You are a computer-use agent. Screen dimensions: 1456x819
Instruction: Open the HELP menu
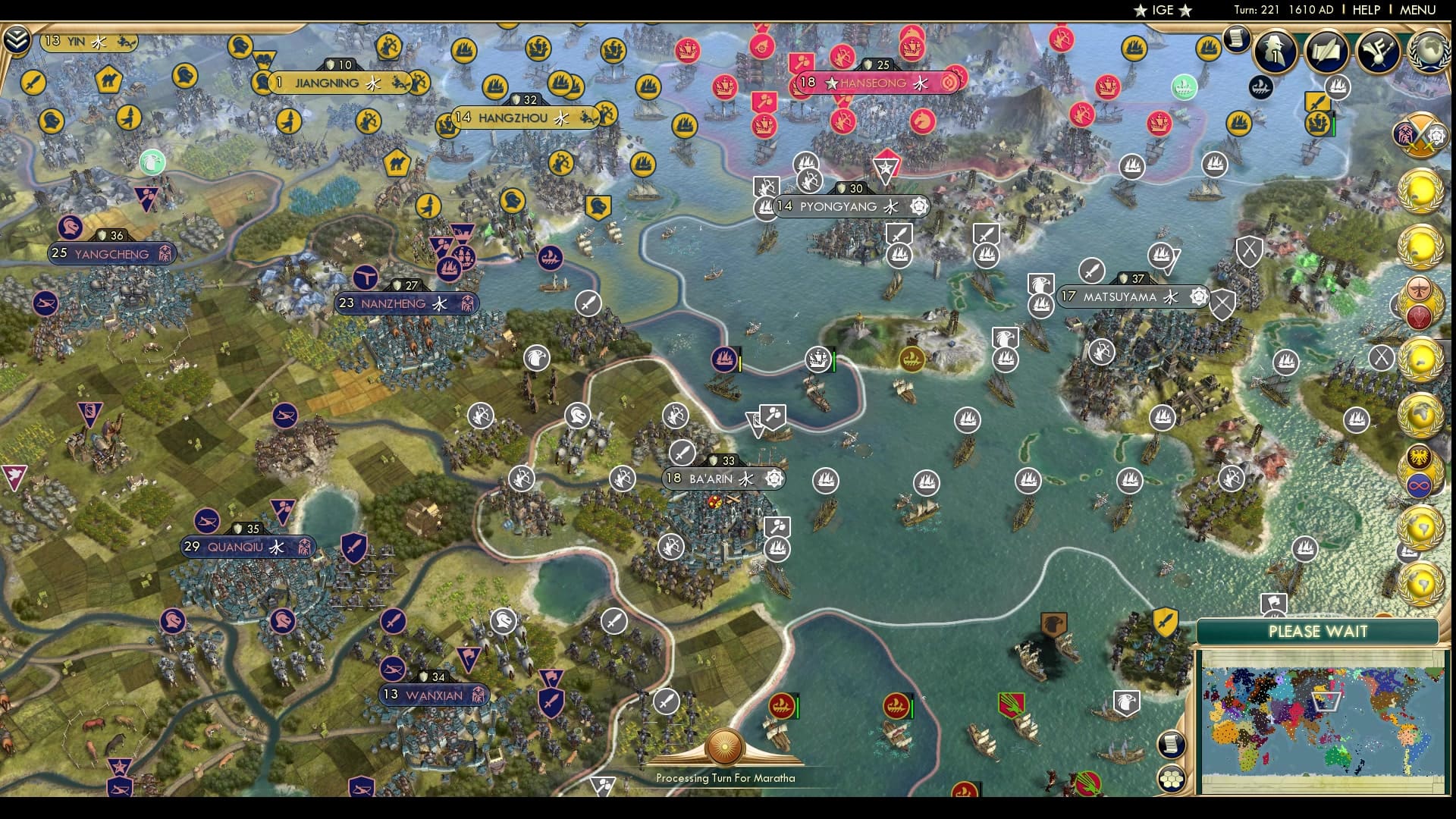point(1367,10)
